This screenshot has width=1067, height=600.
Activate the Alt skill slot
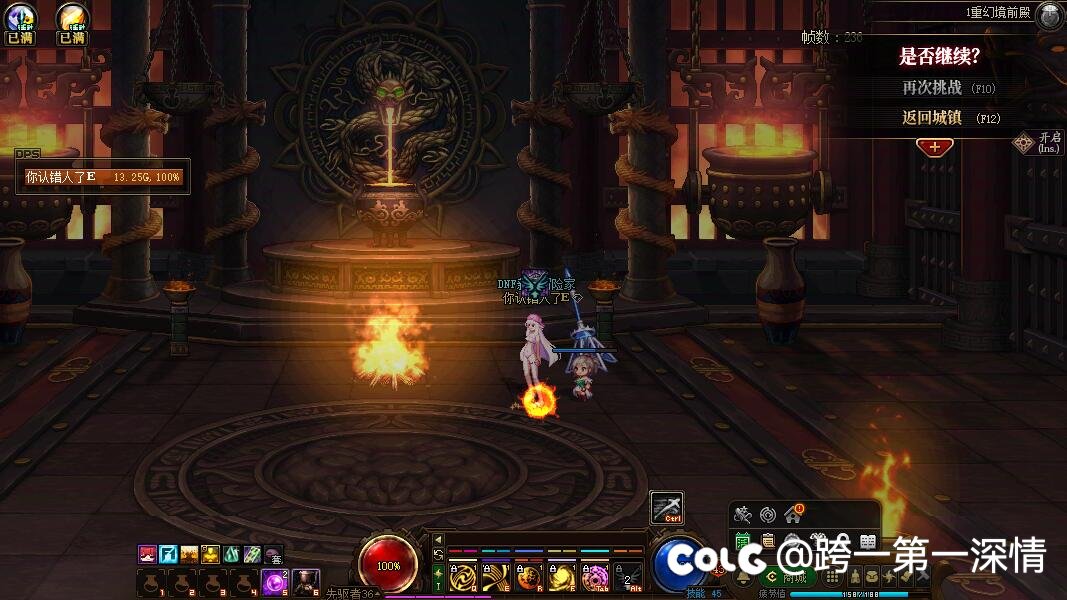point(628,577)
